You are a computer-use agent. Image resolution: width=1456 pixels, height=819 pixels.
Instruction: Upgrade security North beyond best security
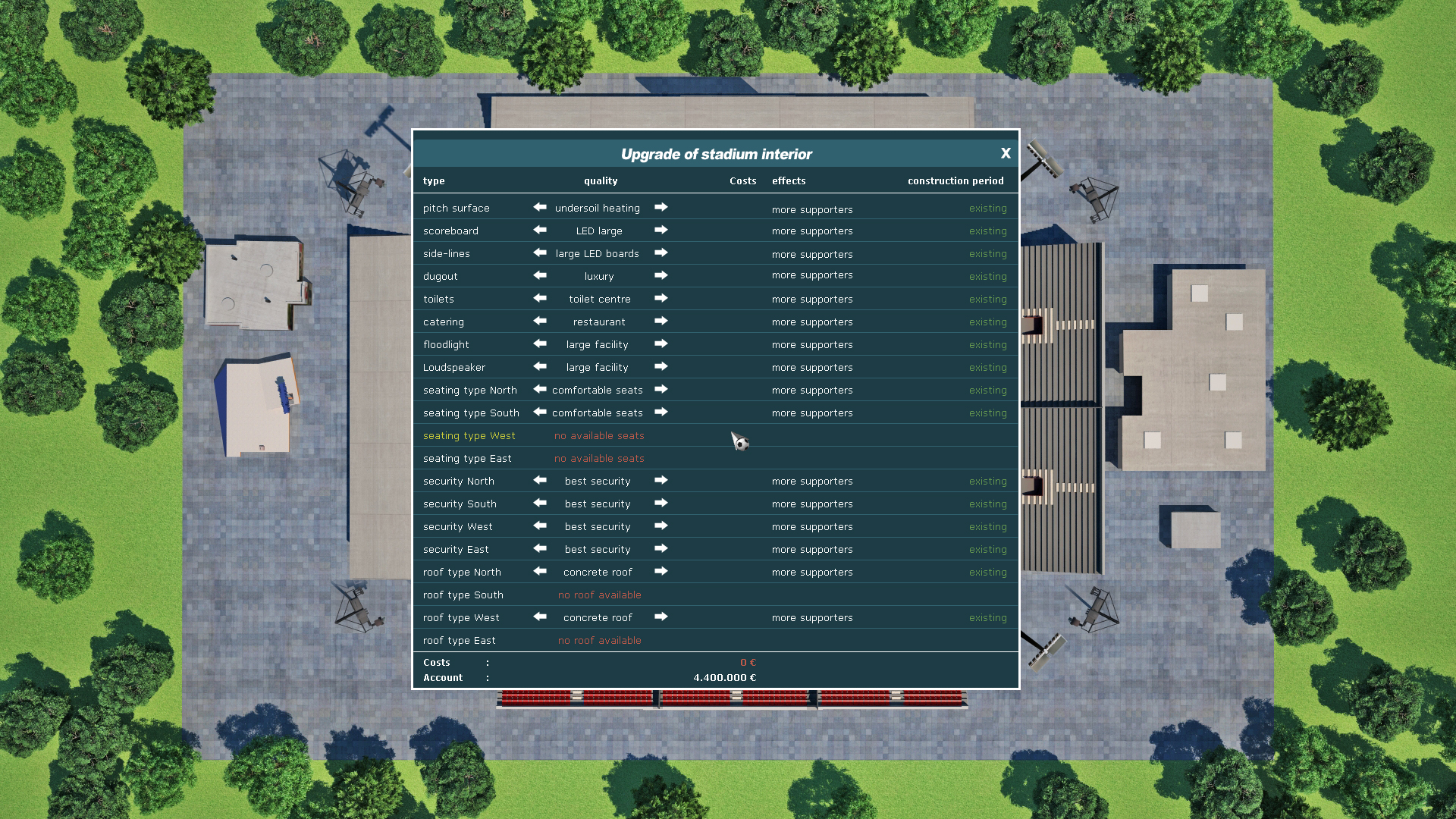pyautogui.click(x=661, y=481)
